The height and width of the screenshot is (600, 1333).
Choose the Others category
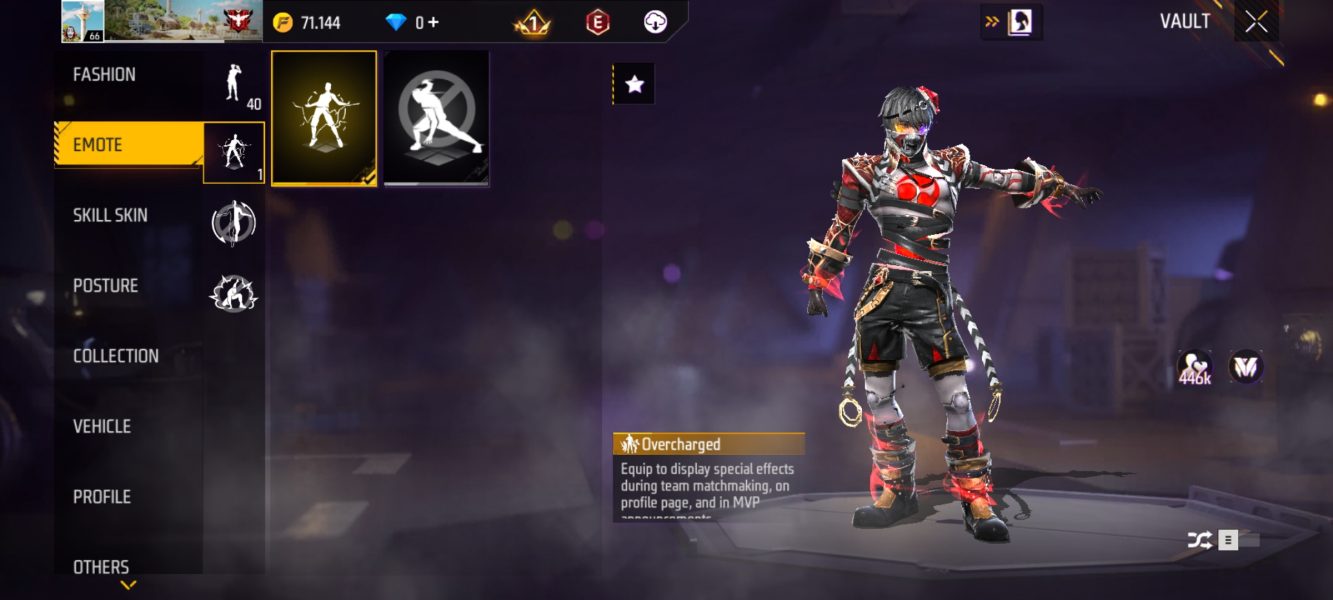(101, 566)
